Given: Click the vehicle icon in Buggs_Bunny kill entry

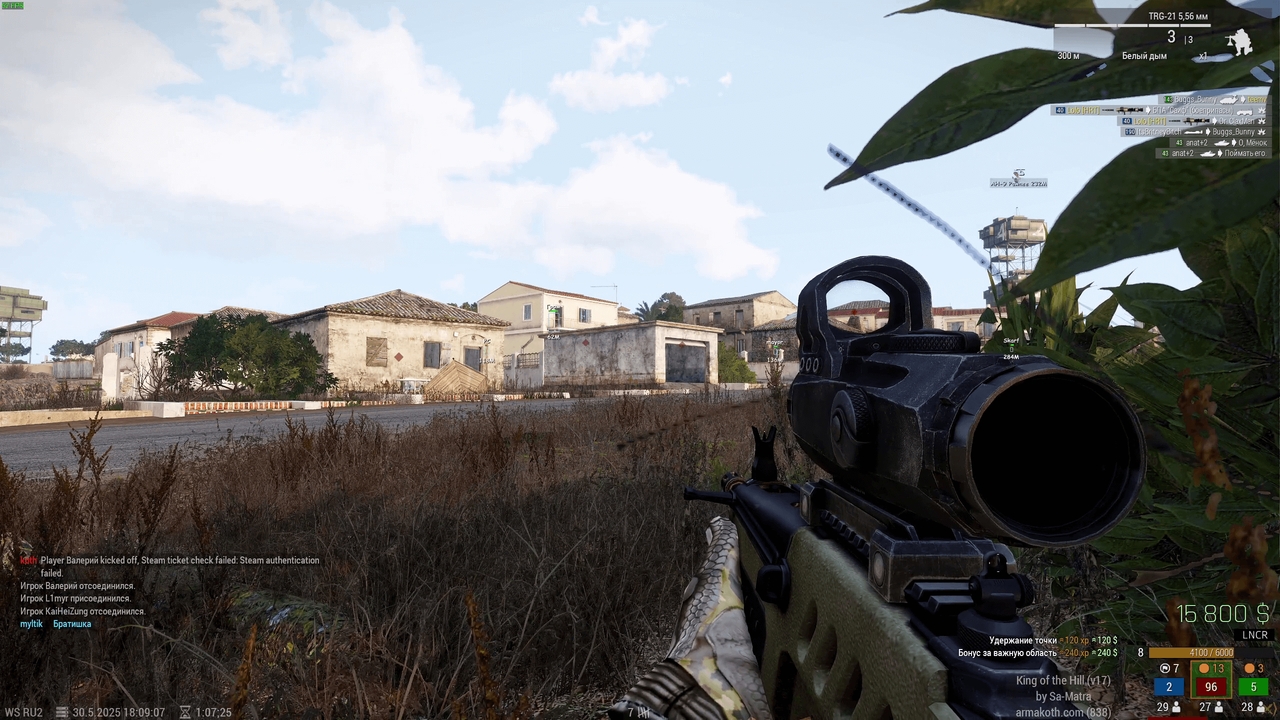Looking at the screenshot, I should point(1228,101).
